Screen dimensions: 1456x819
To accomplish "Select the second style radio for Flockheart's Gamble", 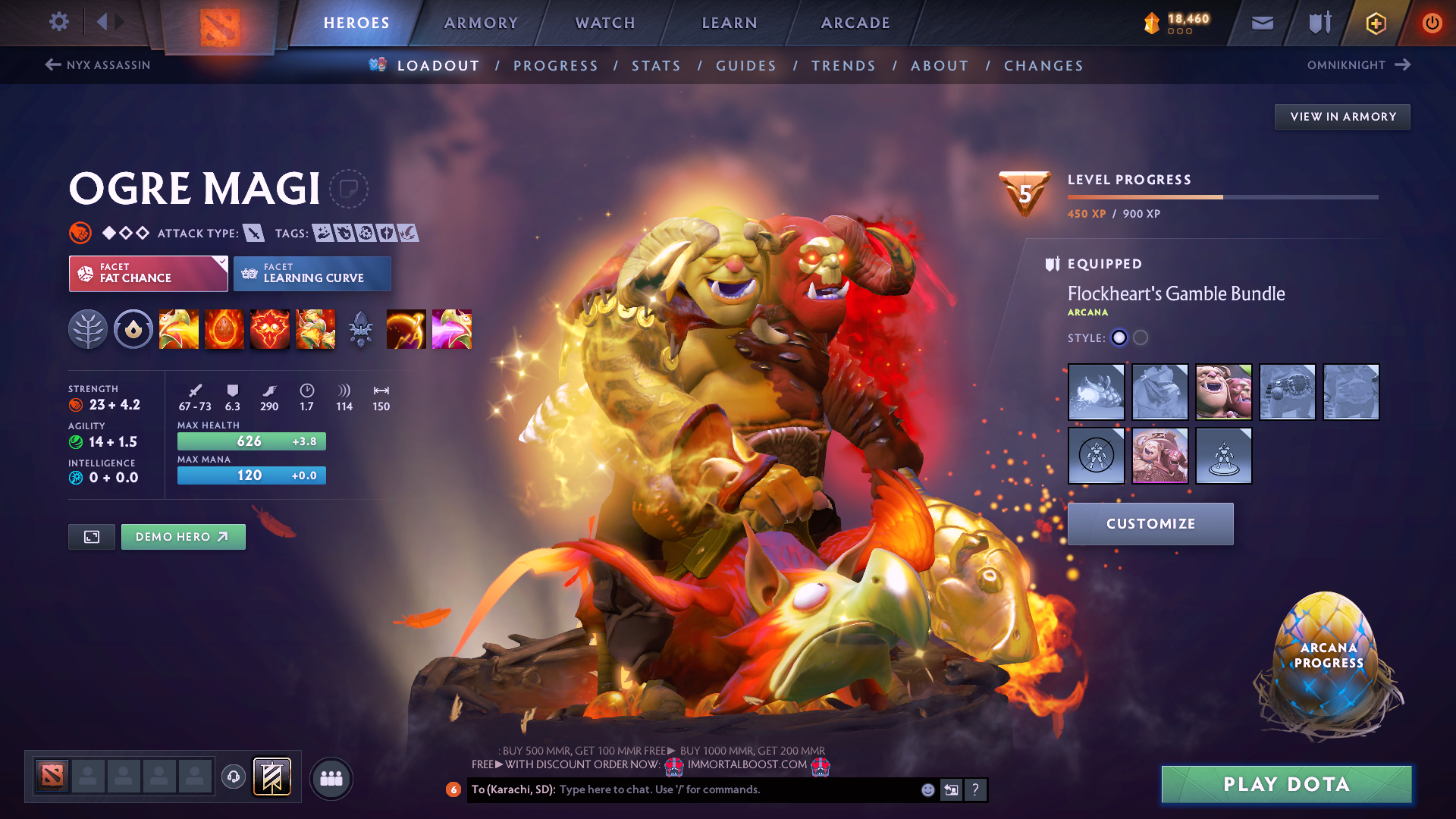I will pos(1141,338).
